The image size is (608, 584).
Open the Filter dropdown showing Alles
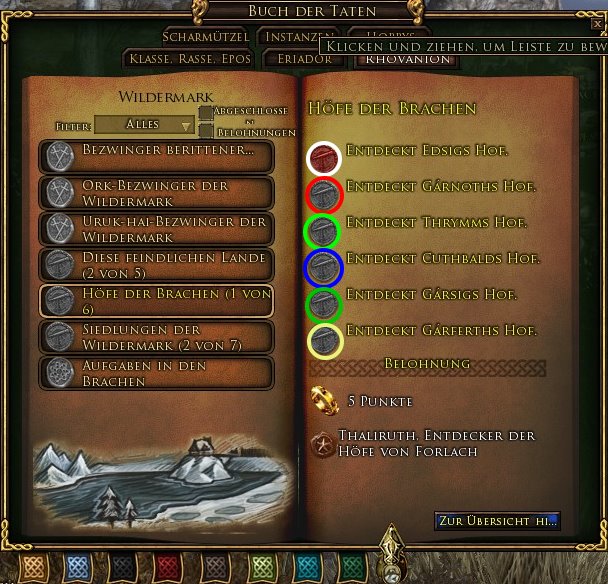(145, 125)
